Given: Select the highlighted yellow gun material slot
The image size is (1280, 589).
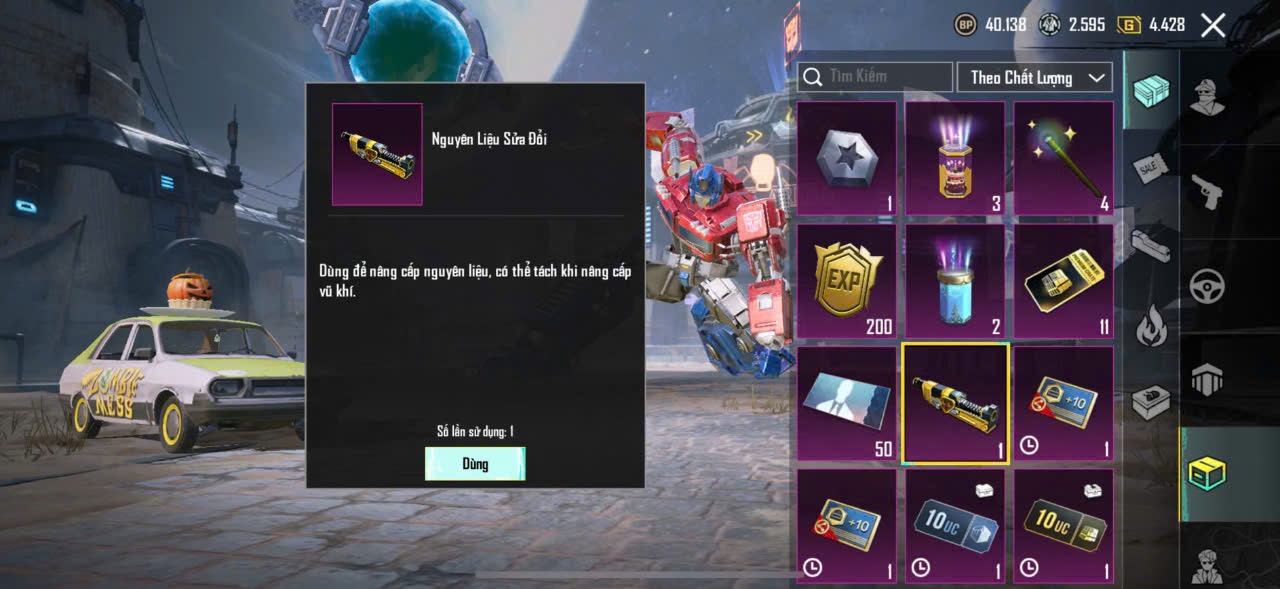Looking at the screenshot, I should click(955, 404).
